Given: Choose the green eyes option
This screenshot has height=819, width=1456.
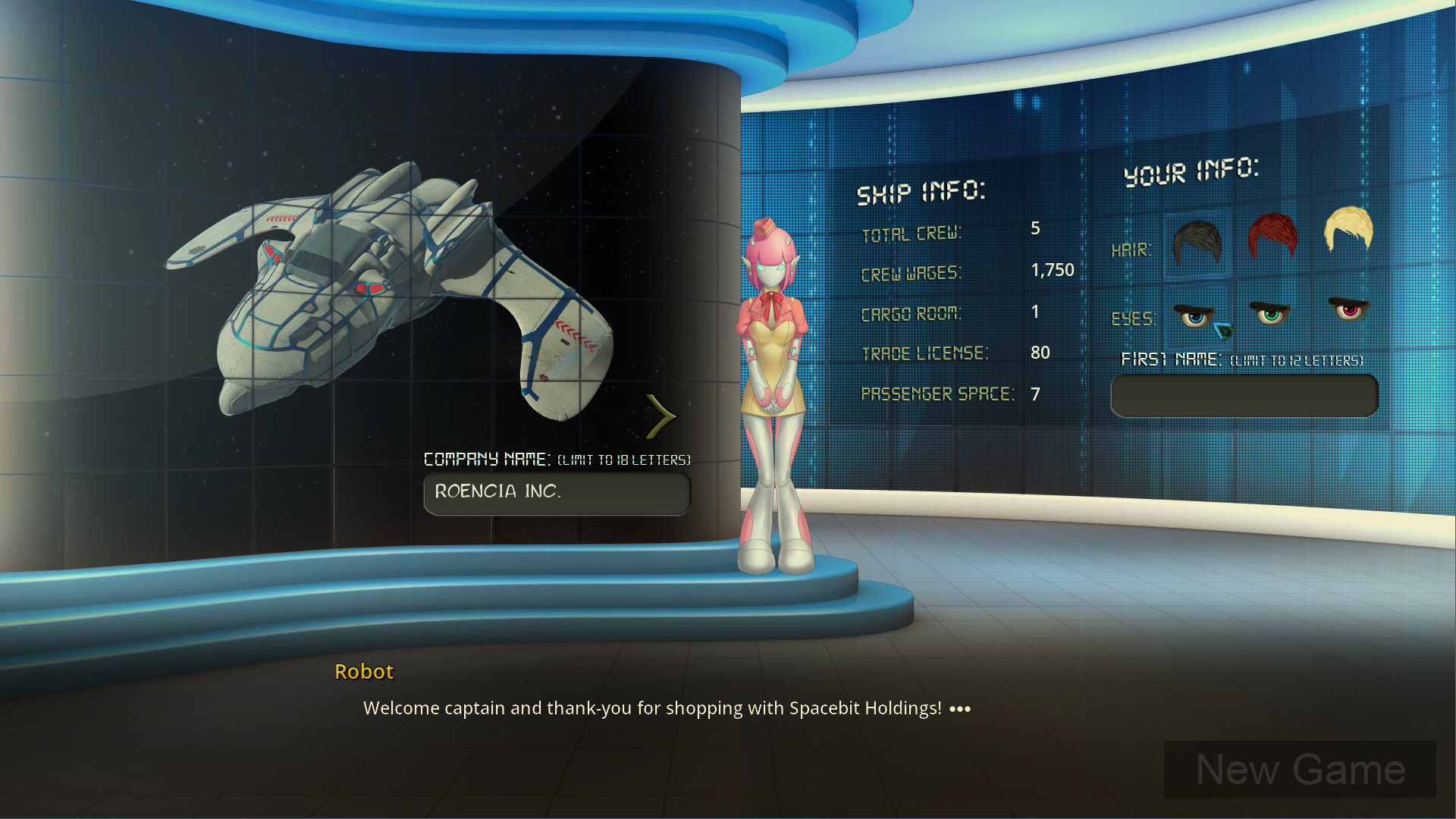Looking at the screenshot, I should [1270, 312].
